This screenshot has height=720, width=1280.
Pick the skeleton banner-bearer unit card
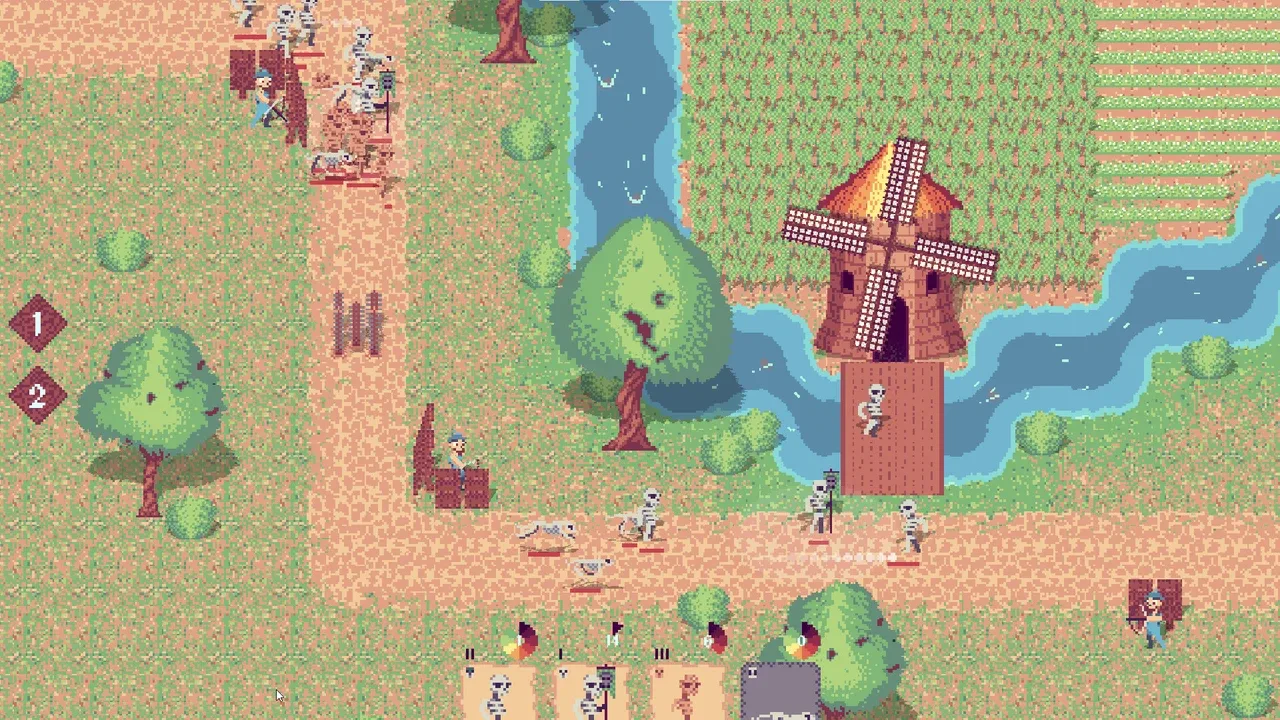594,692
